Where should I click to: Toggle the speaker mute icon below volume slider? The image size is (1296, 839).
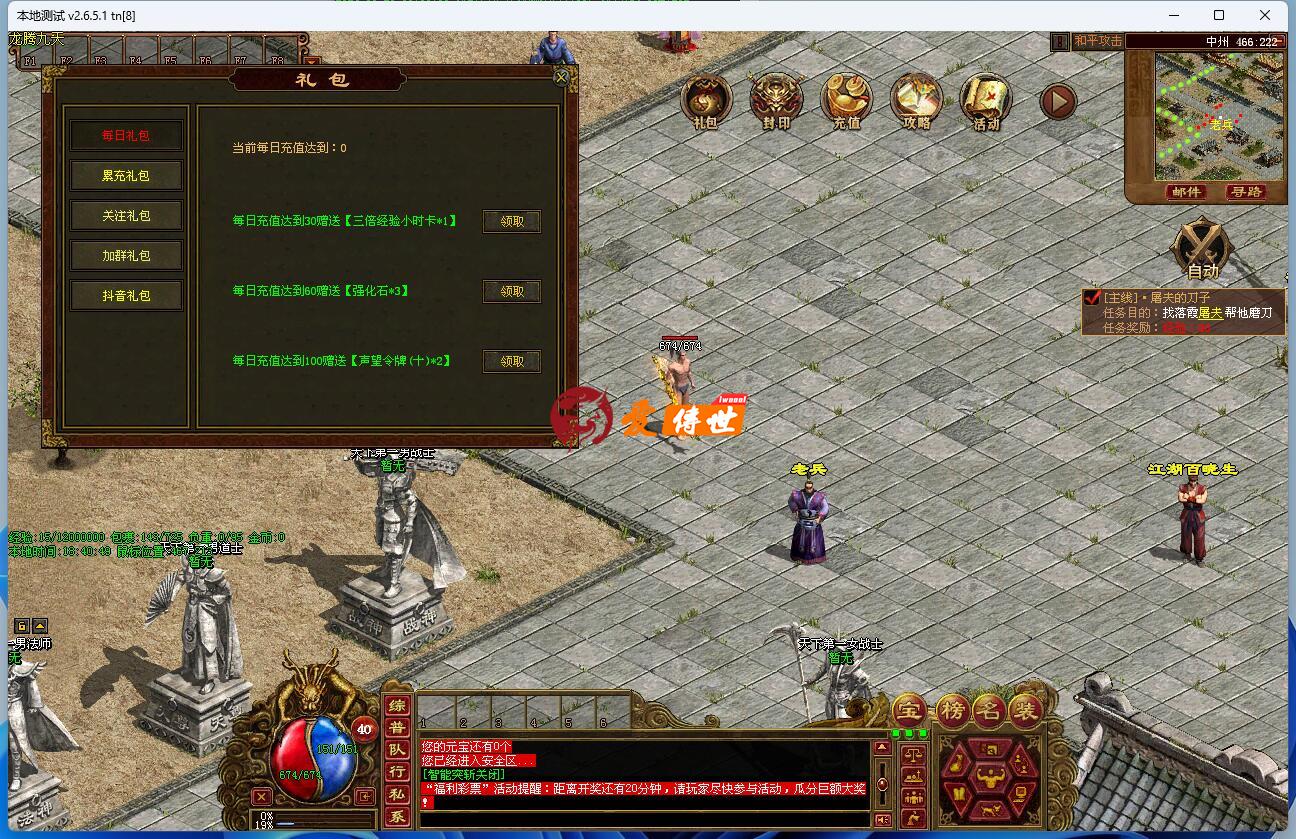(882, 818)
